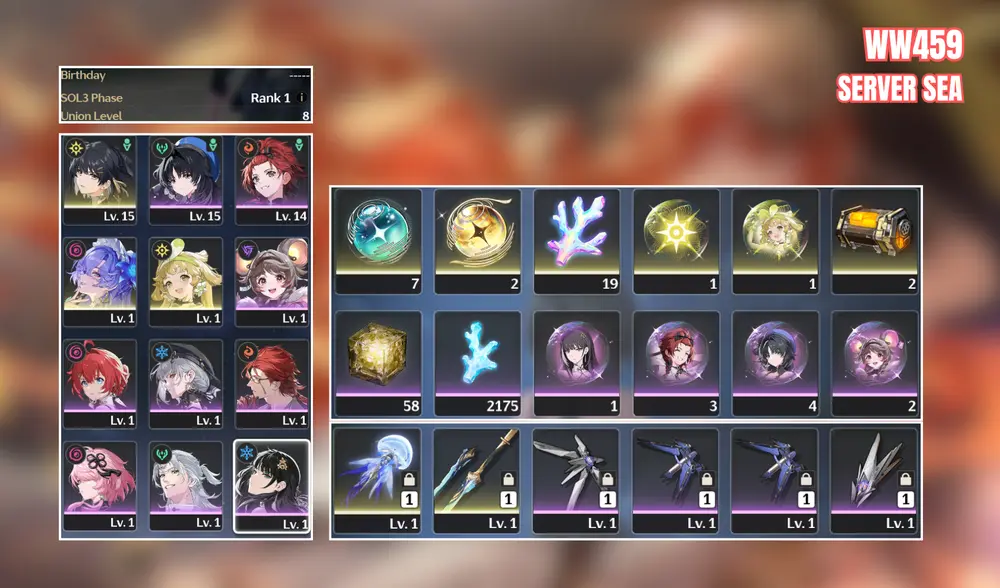This screenshot has width=1000, height=588.
Task: Open the blue-haired character with flower
Action: coord(100,281)
